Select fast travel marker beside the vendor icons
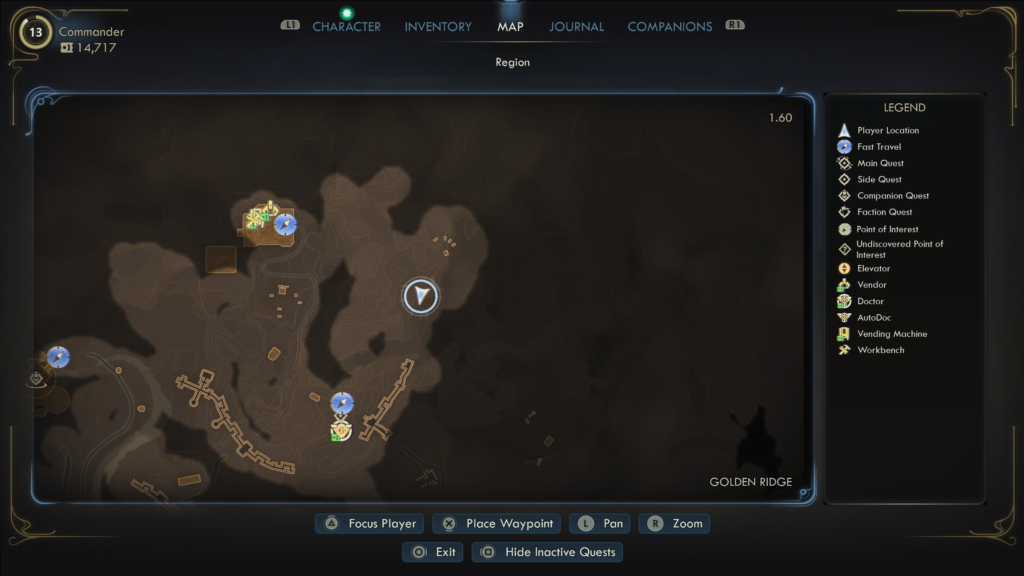The height and width of the screenshot is (576, 1024). click(x=285, y=224)
